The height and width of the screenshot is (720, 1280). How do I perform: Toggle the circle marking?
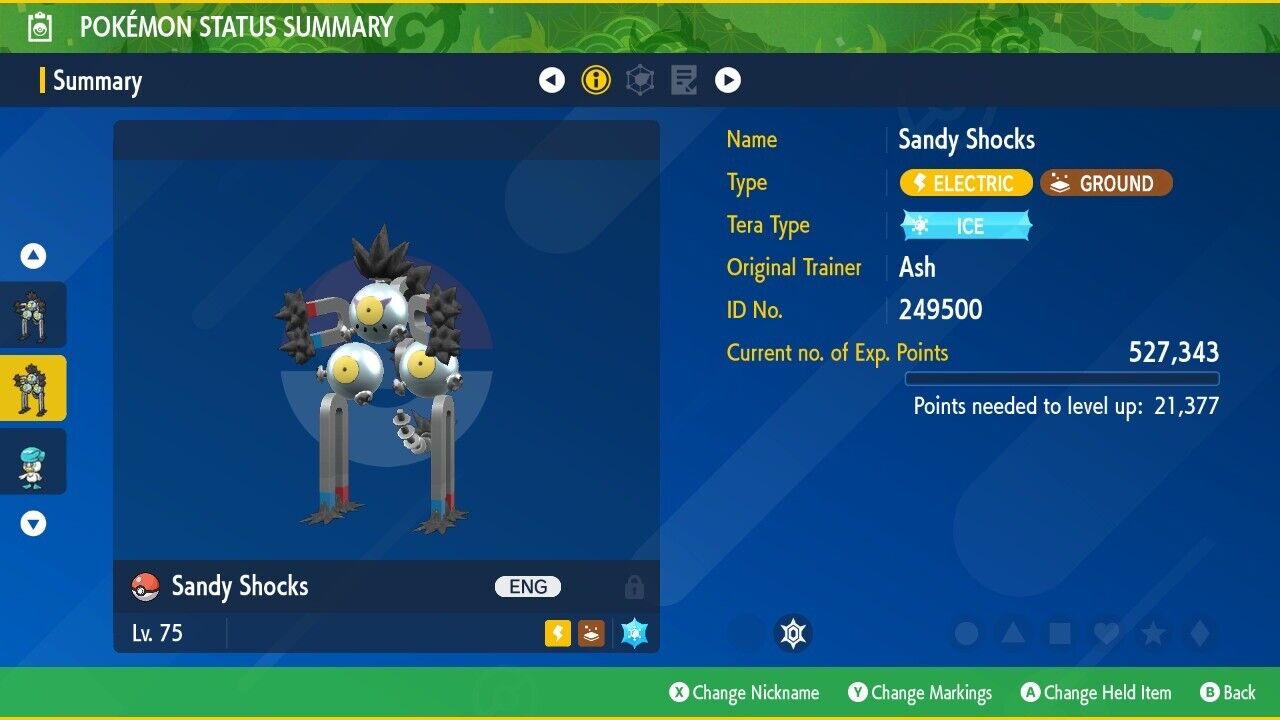click(x=966, y=633)
